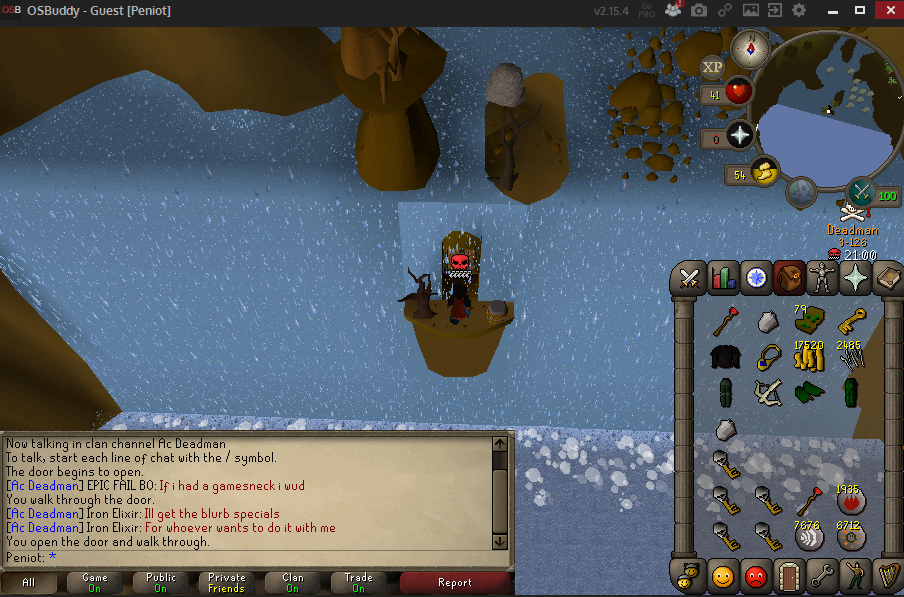Open the Prayer tab

coord(854,278)
